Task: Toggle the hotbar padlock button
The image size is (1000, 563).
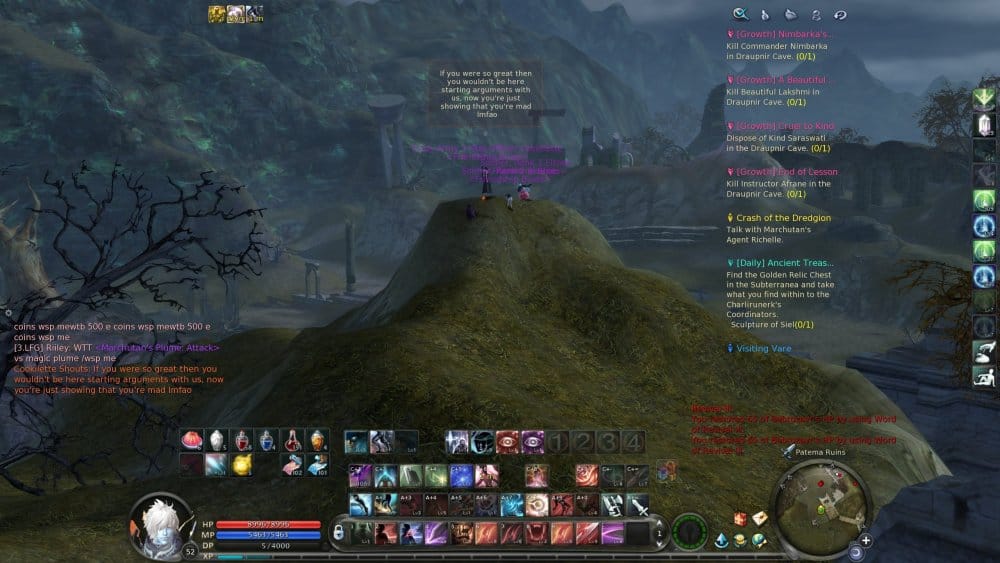Action: [x=338, y=534]
